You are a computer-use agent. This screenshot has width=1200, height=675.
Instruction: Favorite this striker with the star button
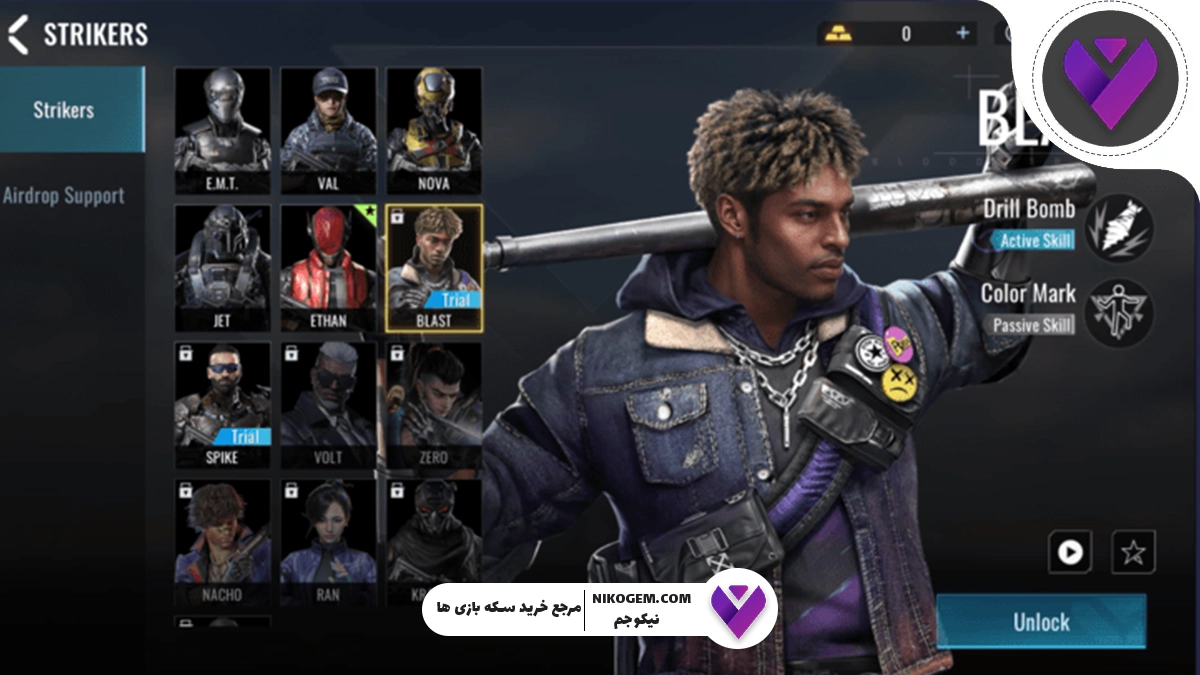click(1133, 552)
